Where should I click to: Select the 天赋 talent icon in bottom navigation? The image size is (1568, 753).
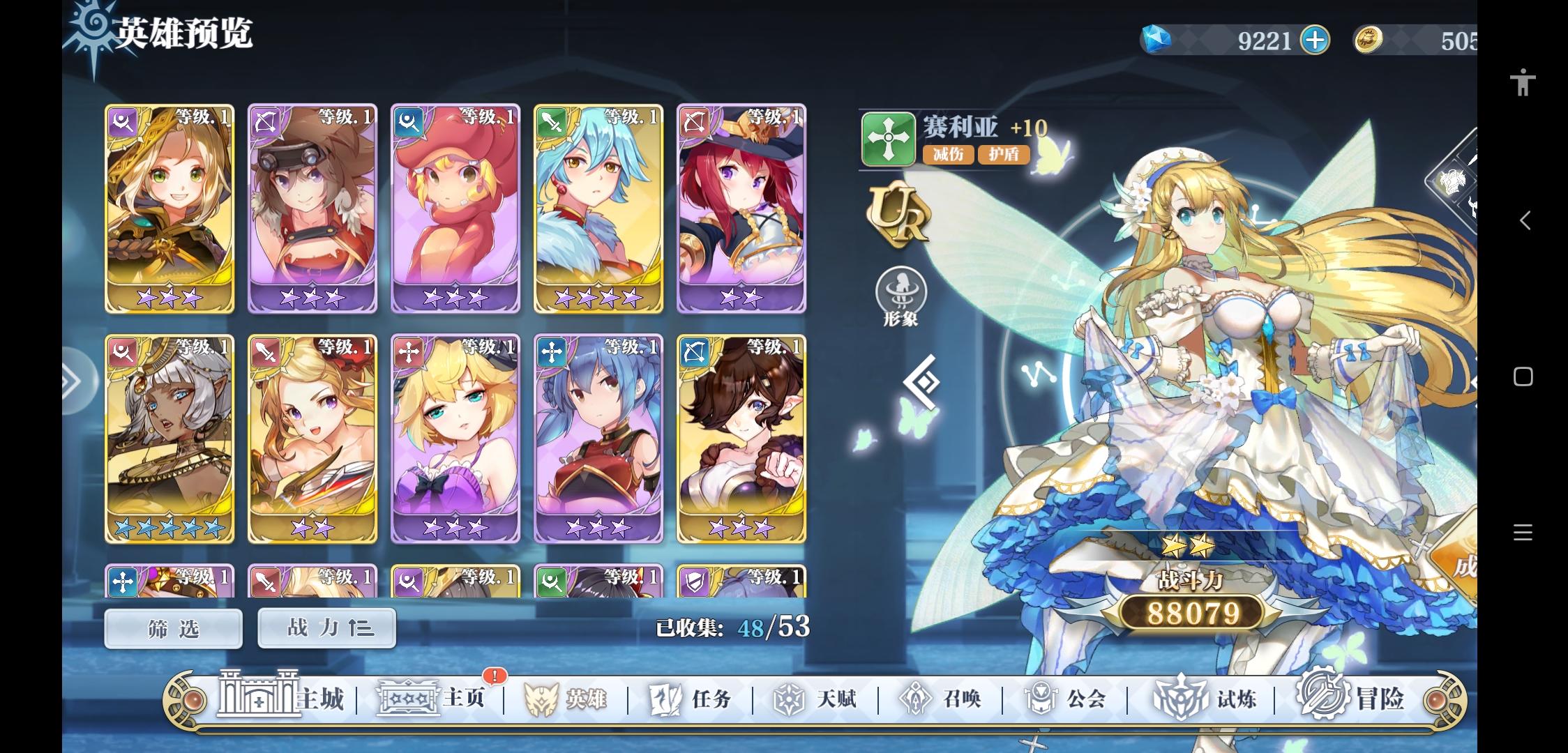[x=816, y=697]
